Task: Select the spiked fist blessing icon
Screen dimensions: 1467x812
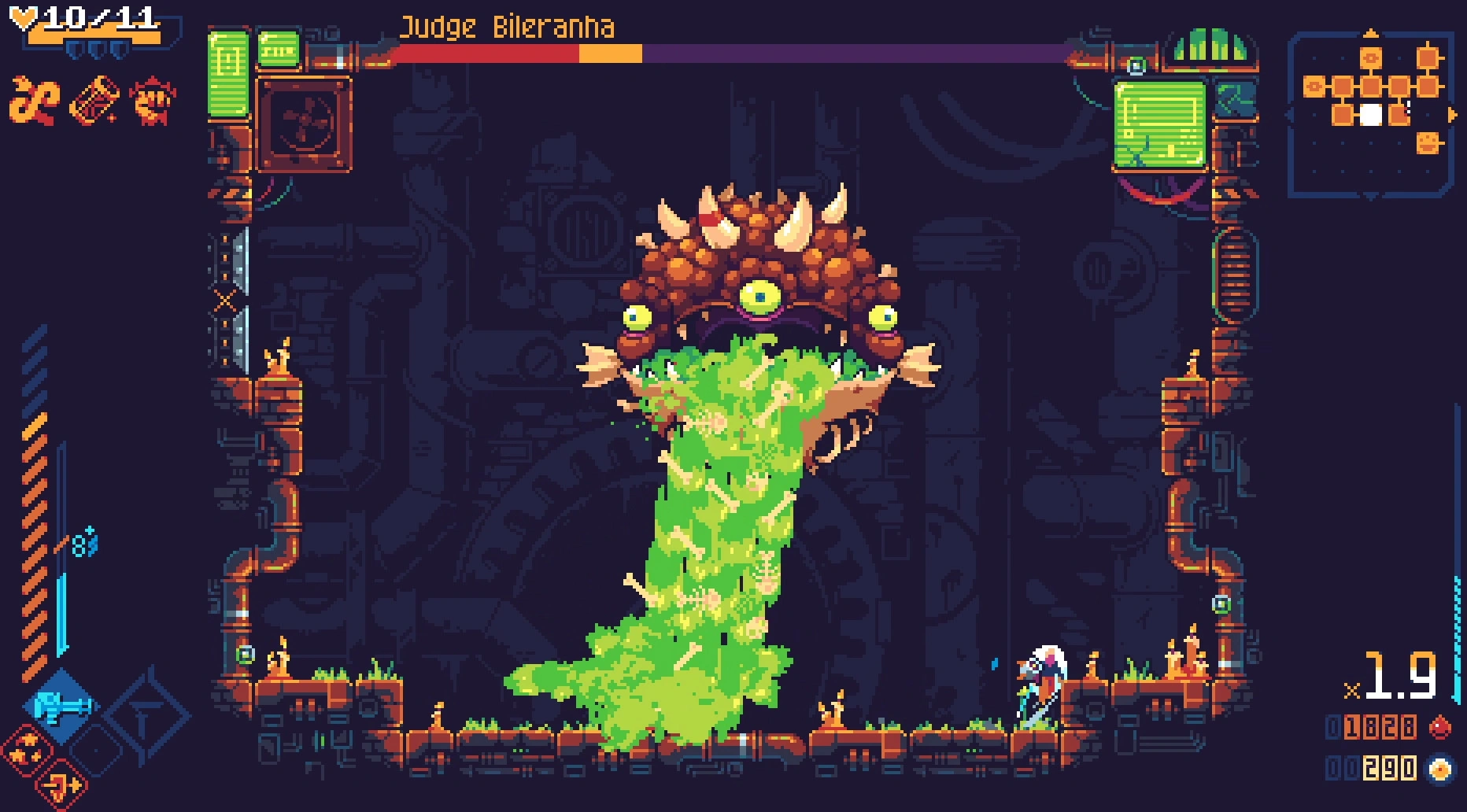Action: click(153, 101)
